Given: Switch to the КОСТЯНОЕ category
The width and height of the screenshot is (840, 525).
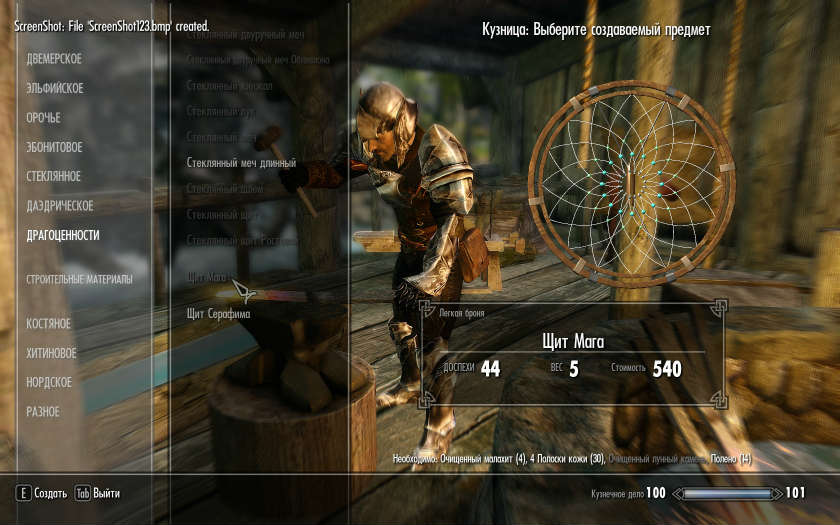Looking at the screenshot, I should (x=48, y=324).
